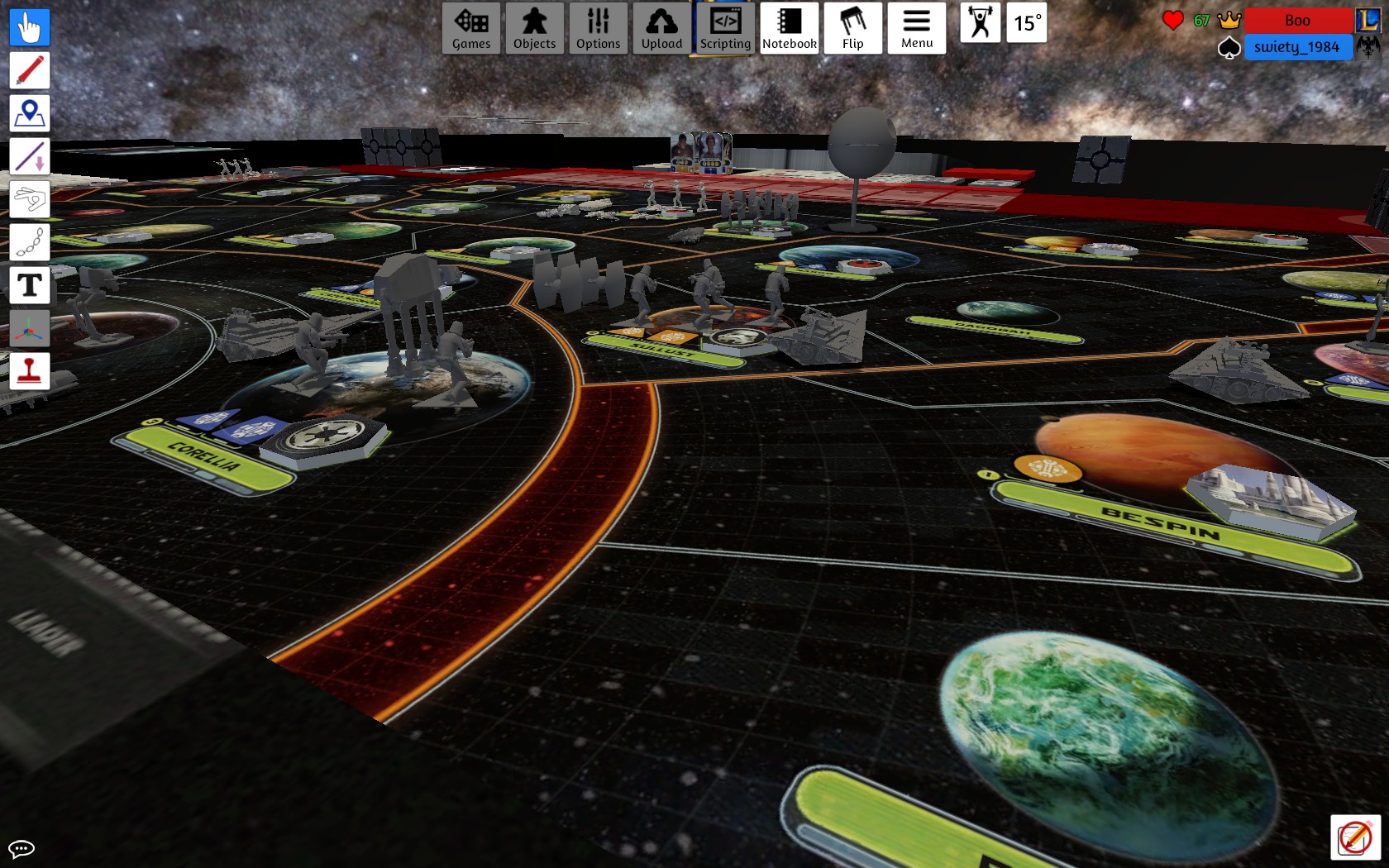Select the grab hand tool
The image size is (1389, 868).
[30, 27]
